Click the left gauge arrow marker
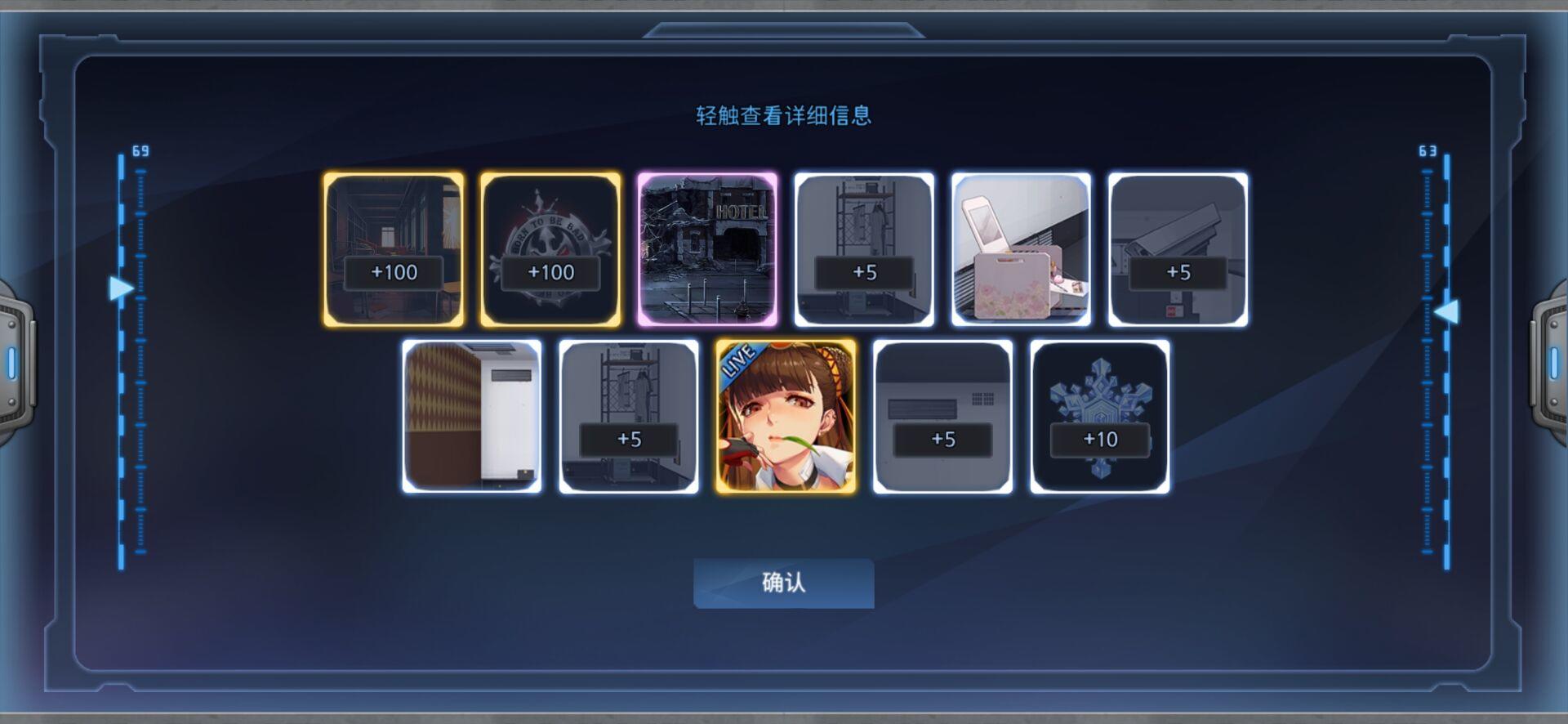The height and width of the screenshot is (724, 1568). 121,288
